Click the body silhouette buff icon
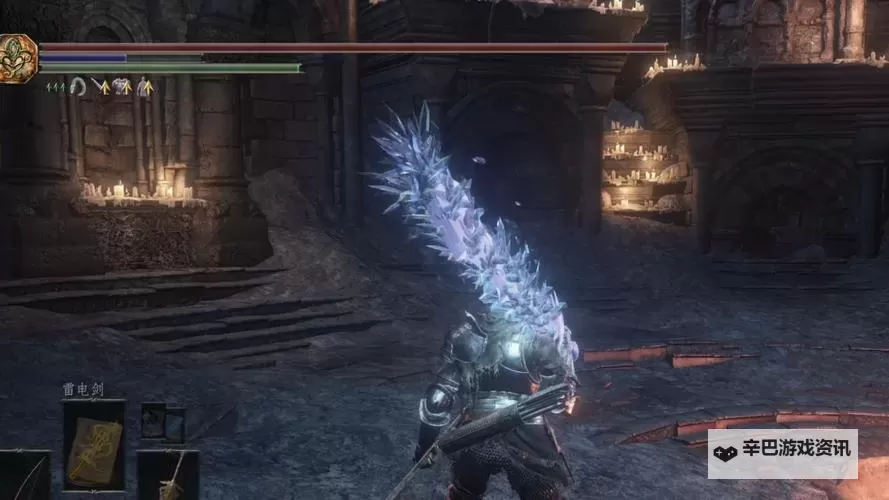The width and height of the screenshot is (889, 500). (146, 87)
